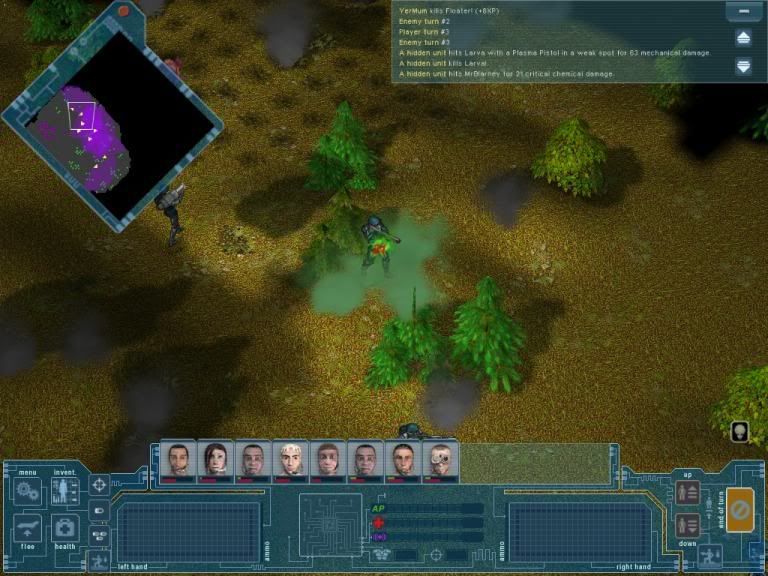Select the dark-haired female soldier portrait

coord(215,460)
